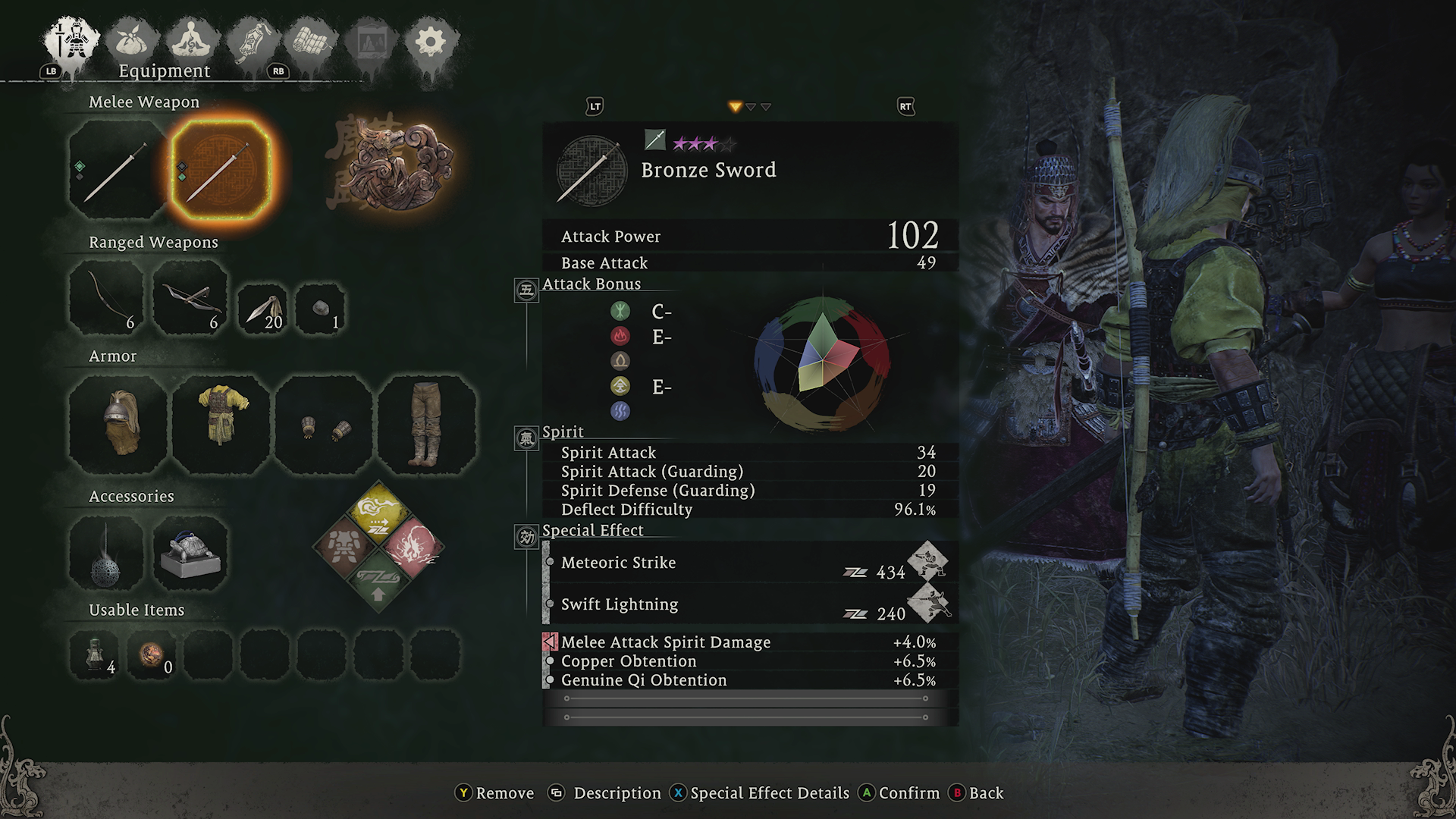The height and width of the screenshot is (819, 1456).
Task: Switch to the meditating figure tab
Action: [x=192, y=42]
